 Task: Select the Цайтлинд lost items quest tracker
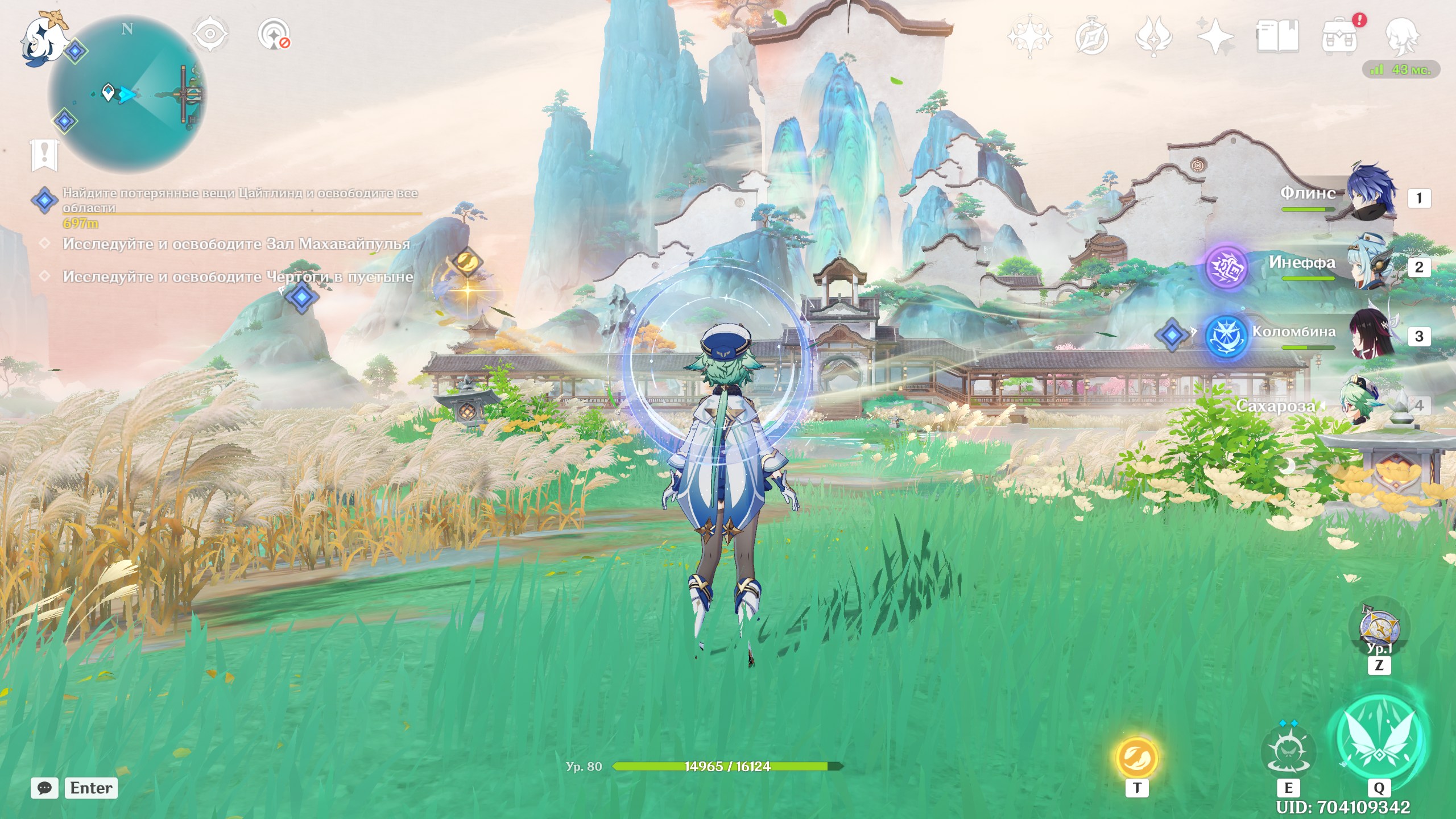[x=239, y=200]
